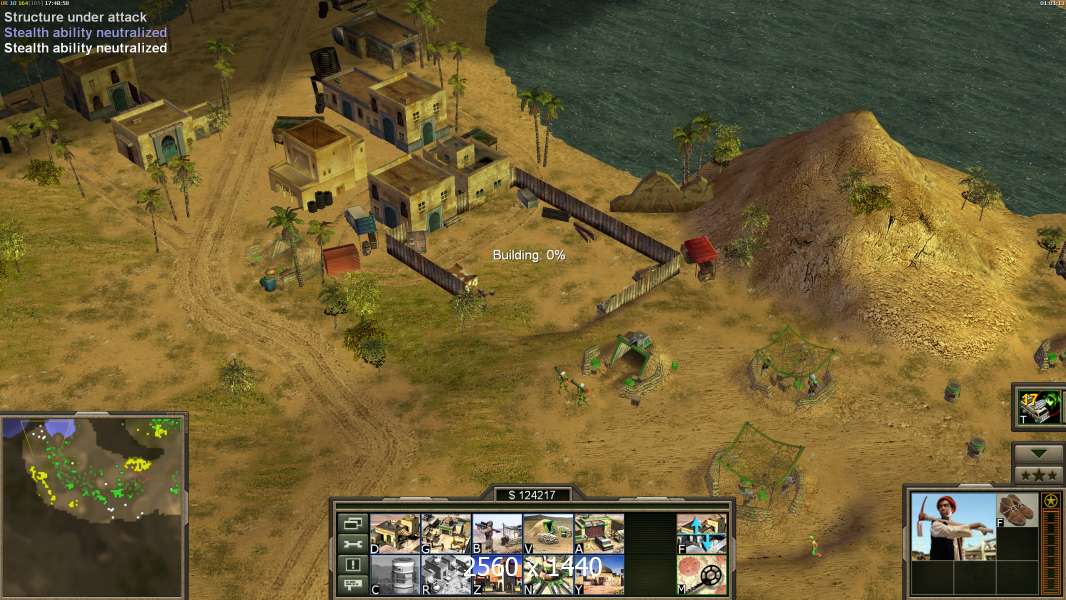Select the build icon labeled N
Image resolution: width=1066 pixels, height=600 pixels.
[548, 574]
